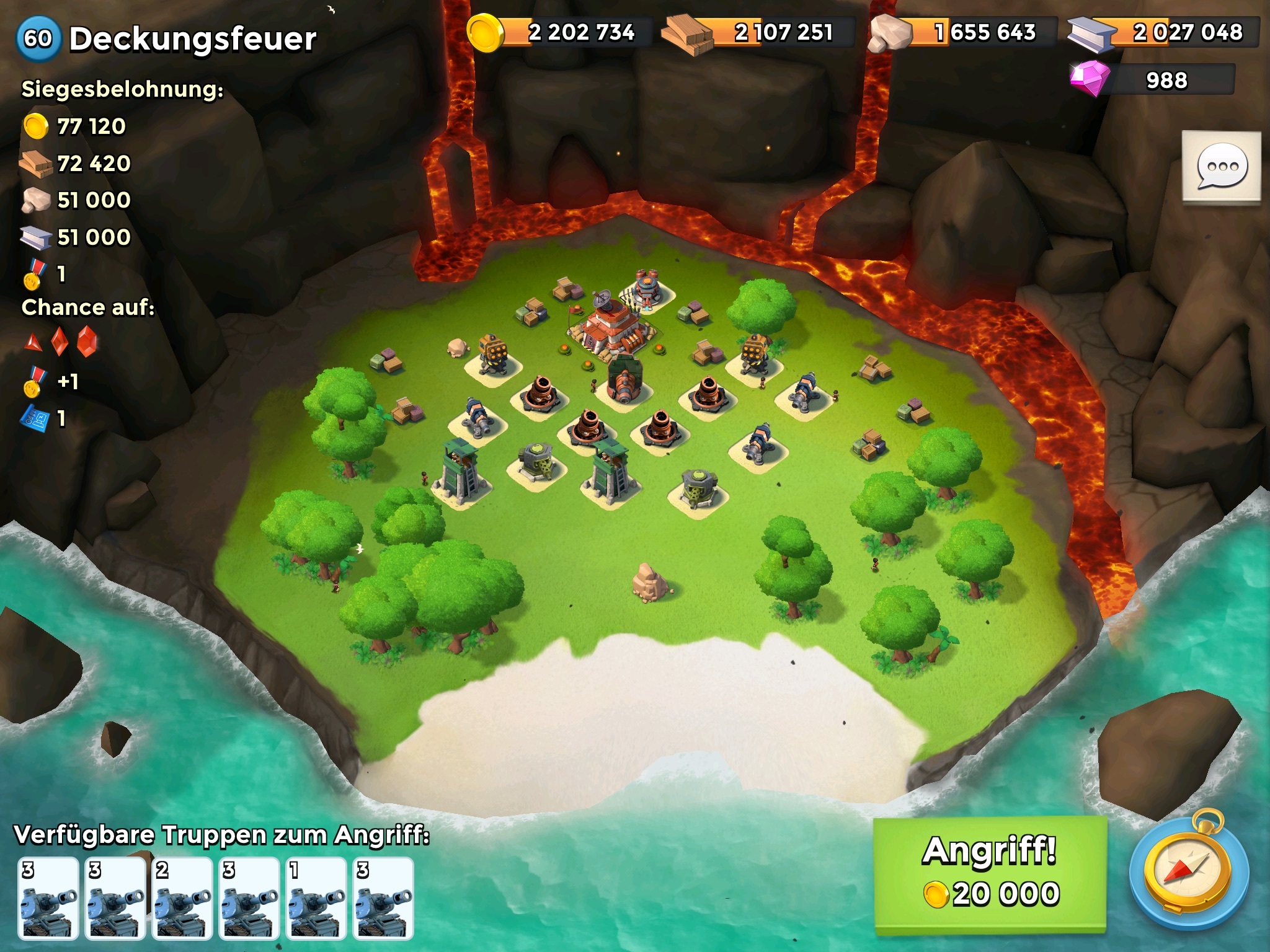Select the landing craft holding 1 tank
The height and width of the screenshot is (952, 1270).
click(x=316, y=898)
